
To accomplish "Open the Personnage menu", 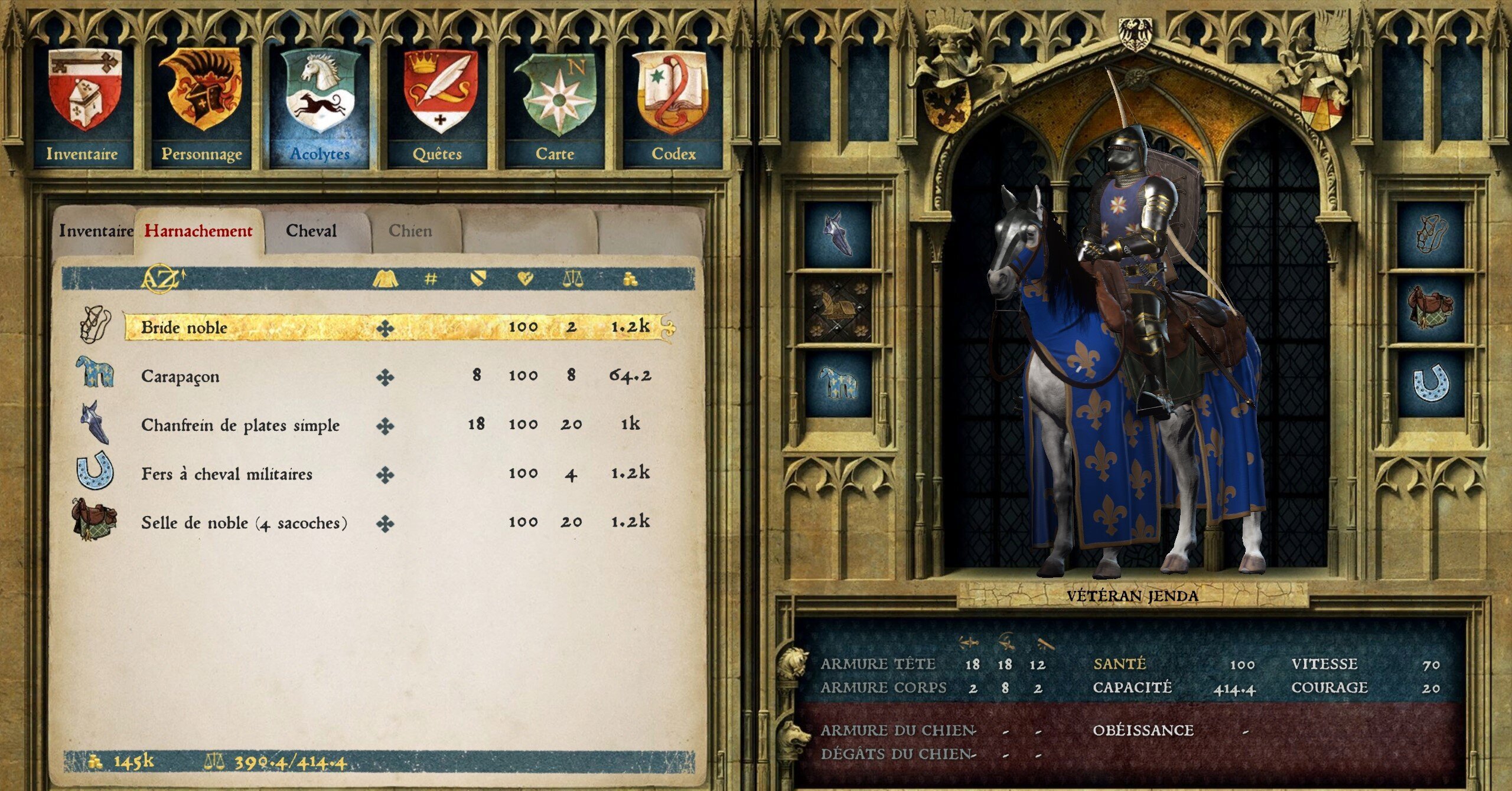I will pos(201,106).
